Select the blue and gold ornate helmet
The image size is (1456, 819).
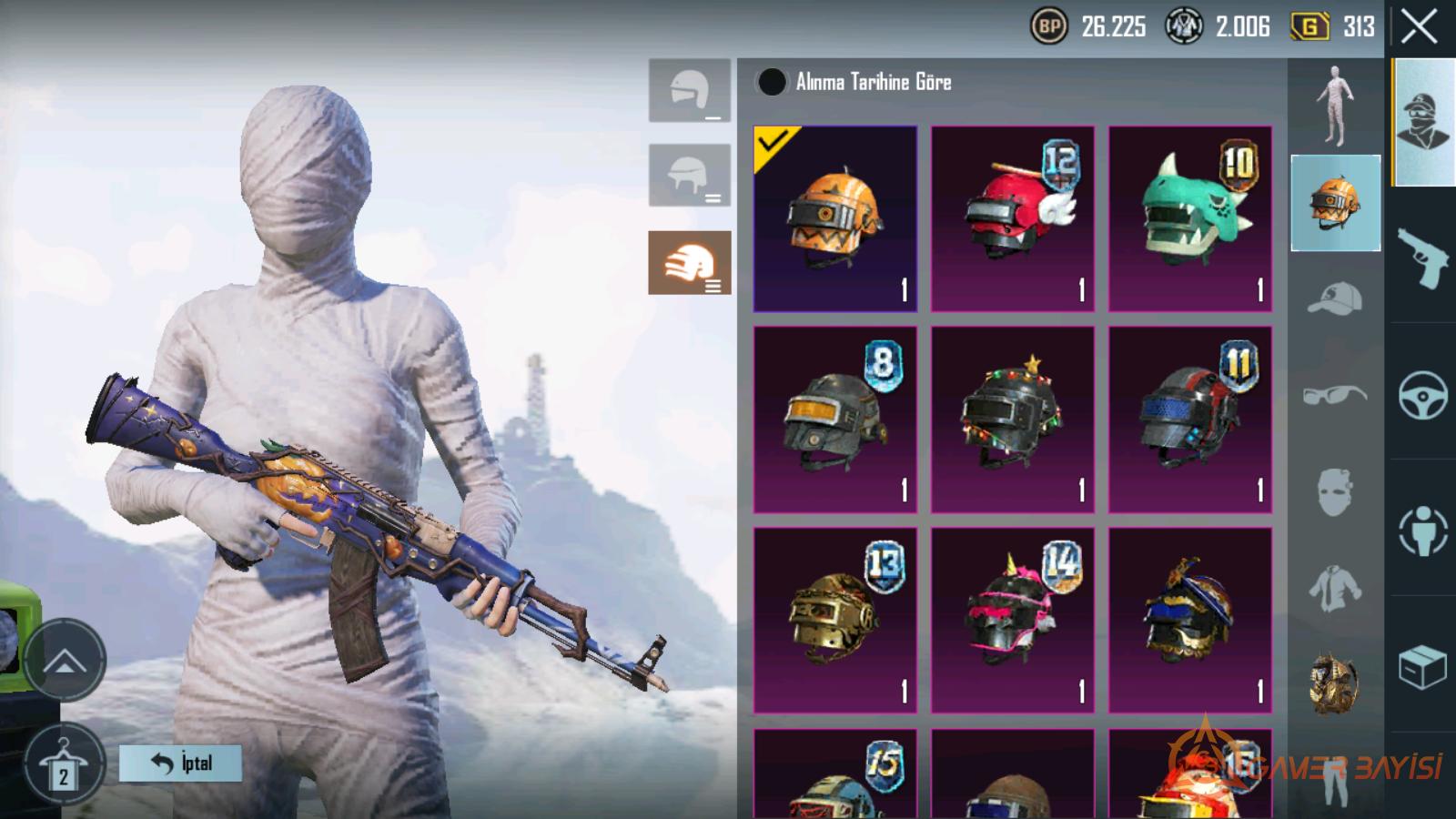coord(1189,620)
